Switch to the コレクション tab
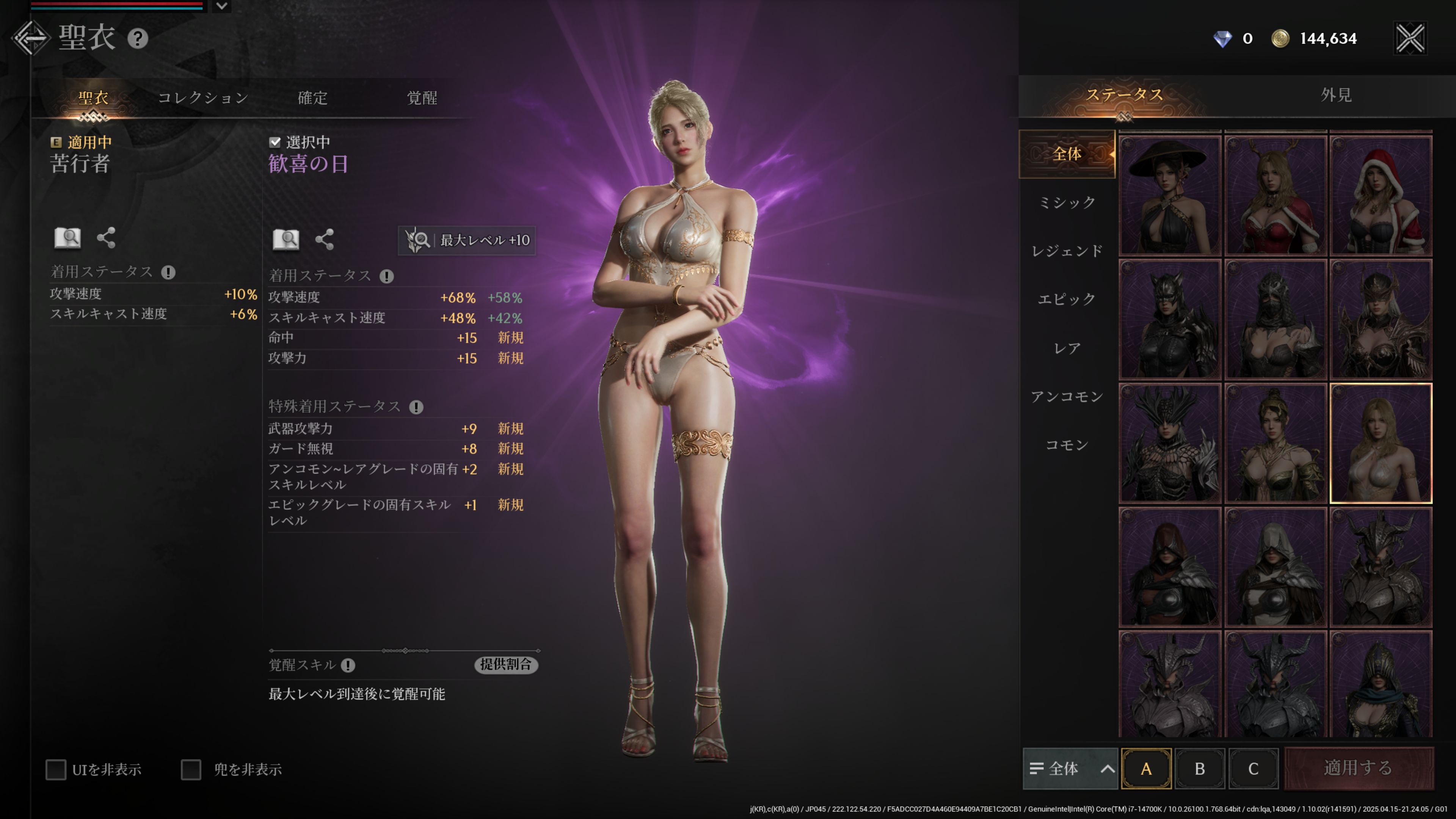The height and width of the screenshot is (819, 1456). click(x=203, y=98)
